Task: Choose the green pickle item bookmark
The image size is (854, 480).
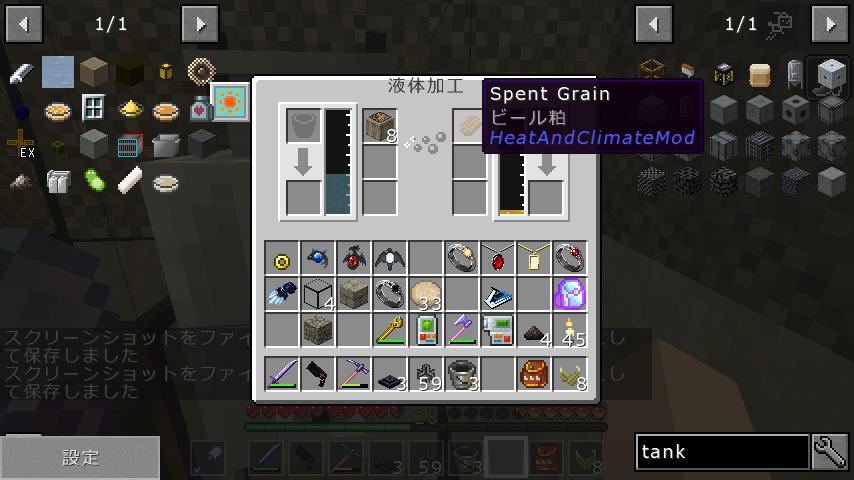Action: coord(94,182)
